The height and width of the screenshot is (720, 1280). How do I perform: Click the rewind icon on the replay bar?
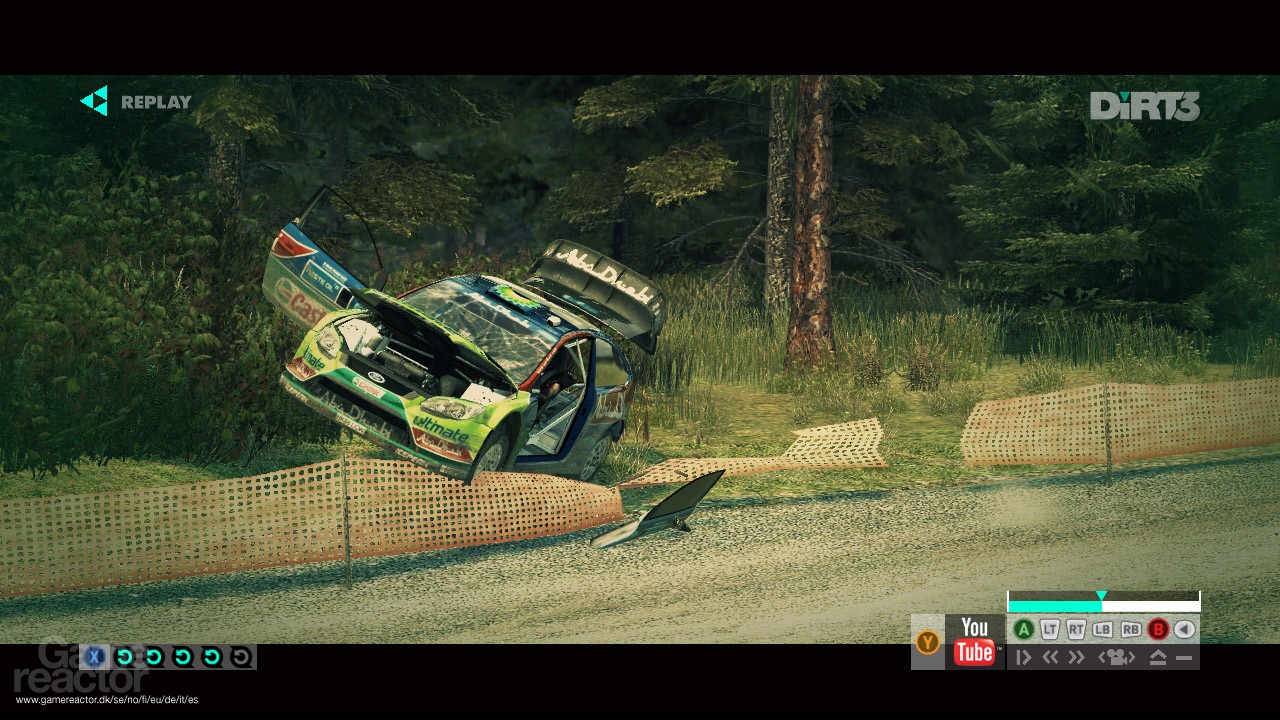click(1051, 657)
